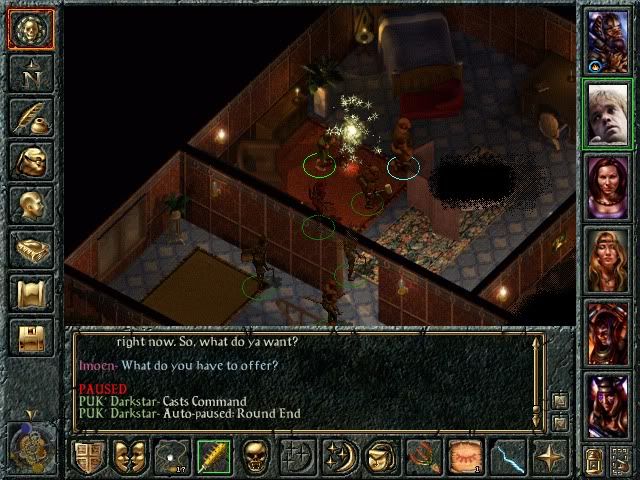
Task: Open the four-pointed star special abilities
Action: click(550, 457)
